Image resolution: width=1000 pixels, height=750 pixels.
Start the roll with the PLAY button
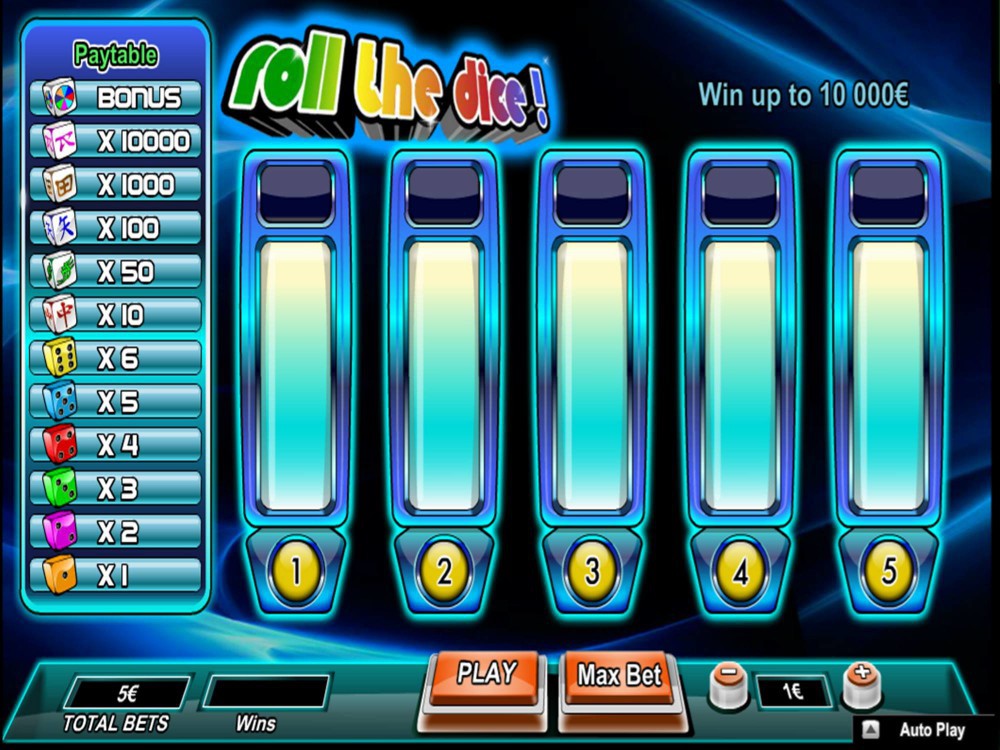click(486, 675)
